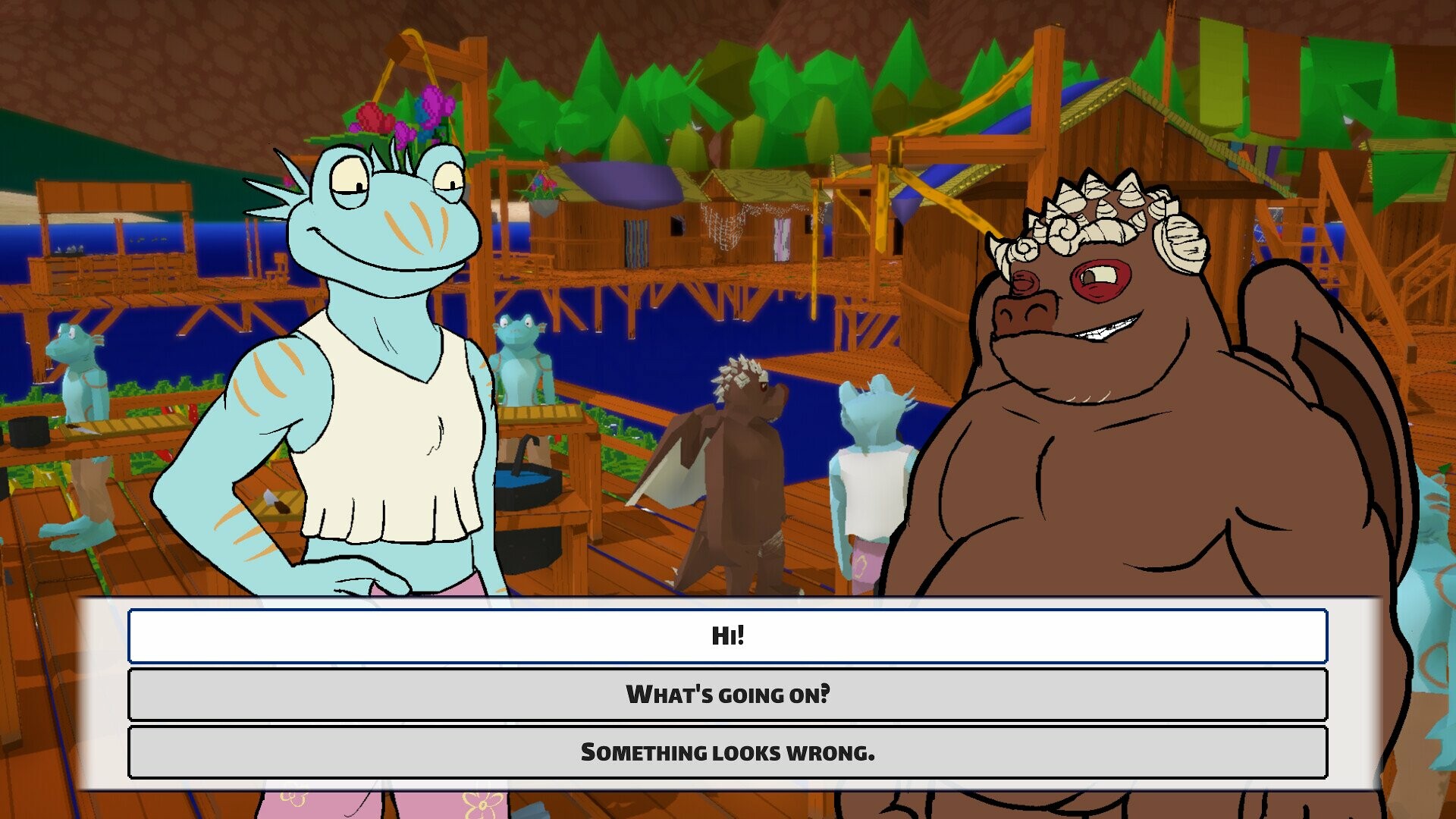Click the highlighted first dialogue box
The width and height of the screenshot is (1456, 819).
(728, 638)
